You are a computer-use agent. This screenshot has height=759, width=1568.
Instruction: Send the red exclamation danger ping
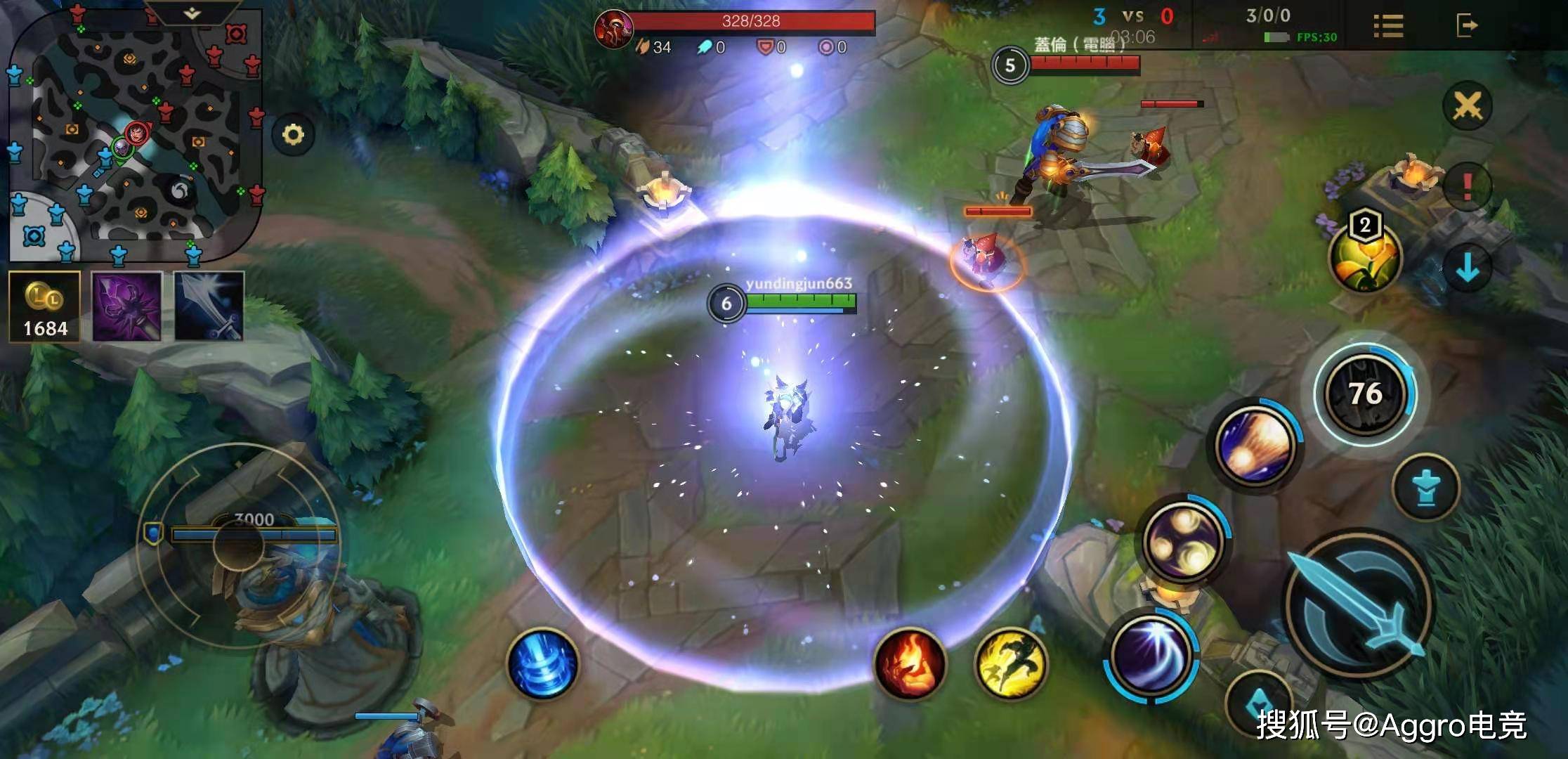(1468, 186)
